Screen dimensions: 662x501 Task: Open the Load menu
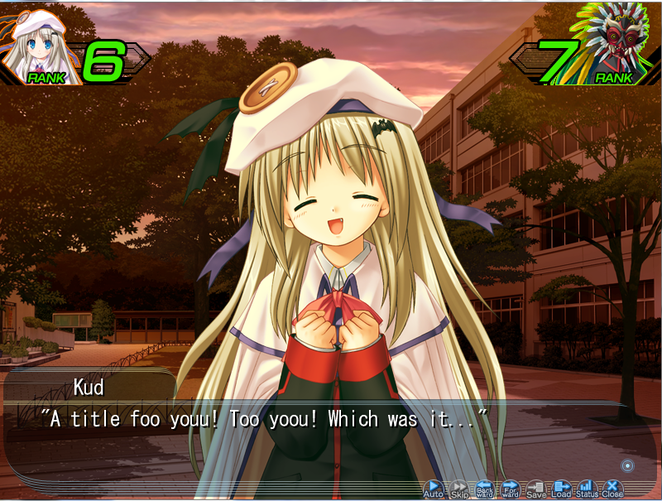tap(561, 488)
